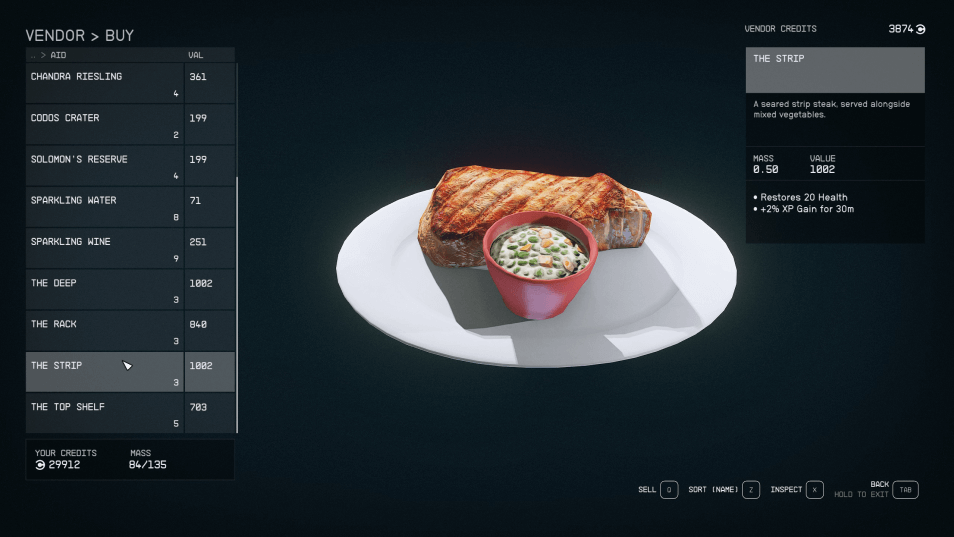Click The Rack list row
This screenshot has width=954, height=537.
(x=105, y=331)
